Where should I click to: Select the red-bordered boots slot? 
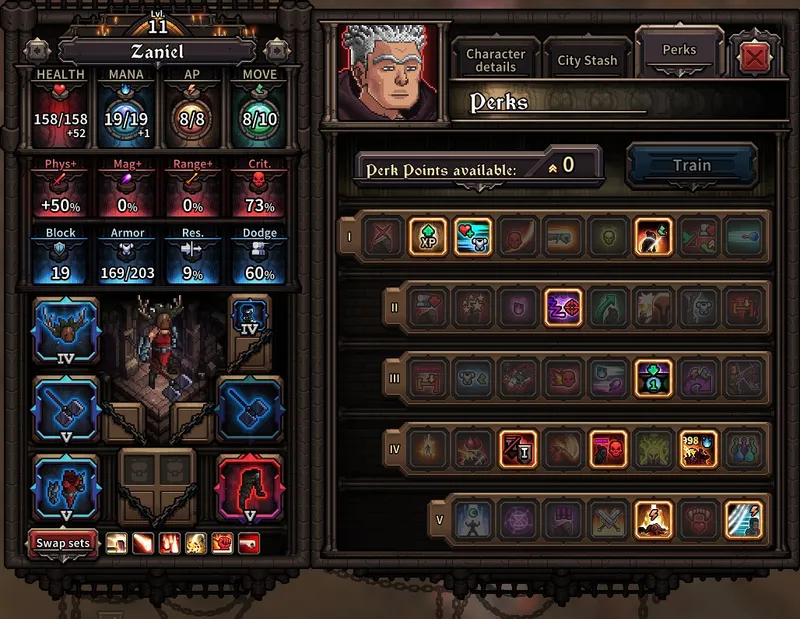coord(249,486)
